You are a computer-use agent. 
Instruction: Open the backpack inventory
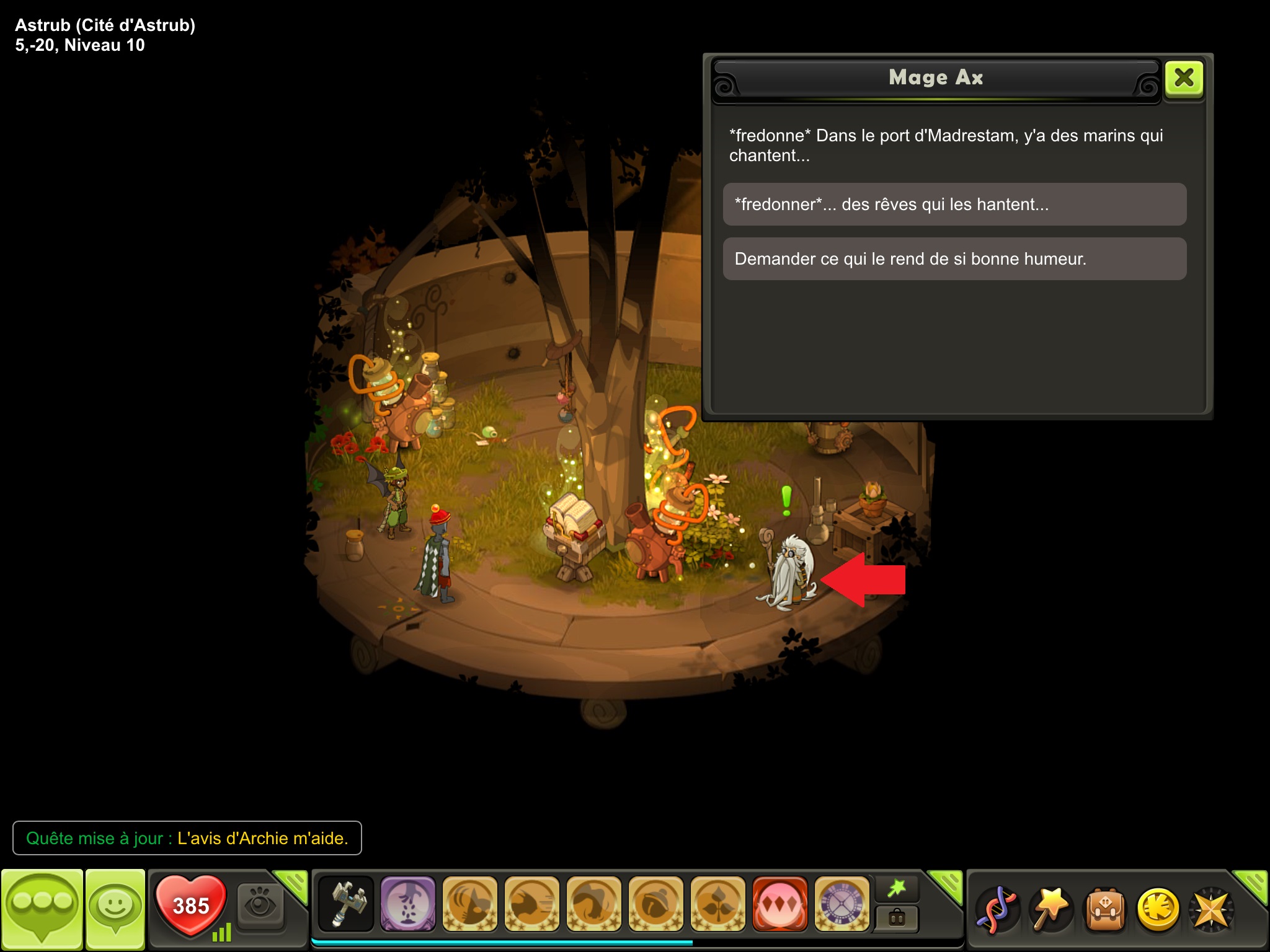coord(1104,909)
